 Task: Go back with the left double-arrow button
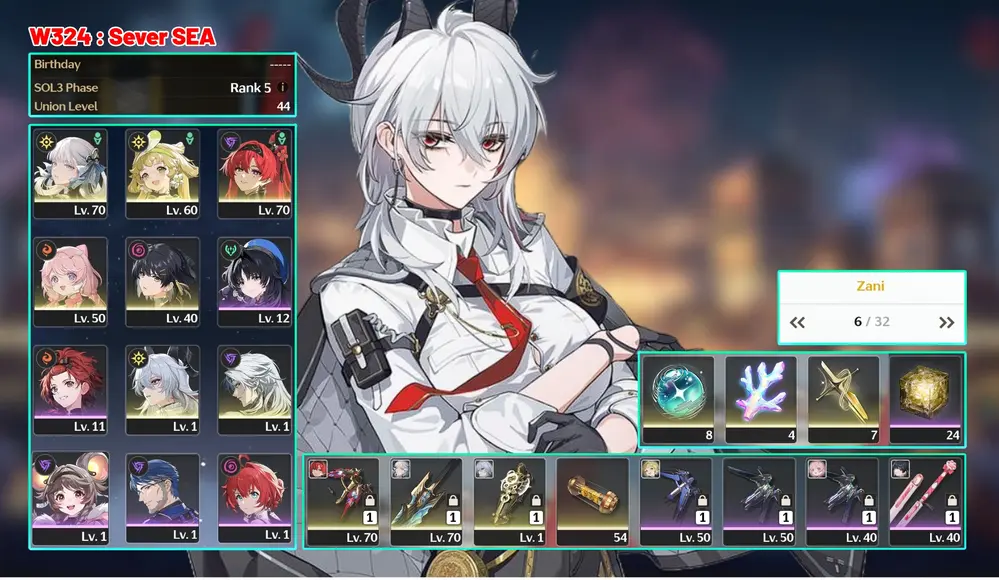(x=797, y=322)
